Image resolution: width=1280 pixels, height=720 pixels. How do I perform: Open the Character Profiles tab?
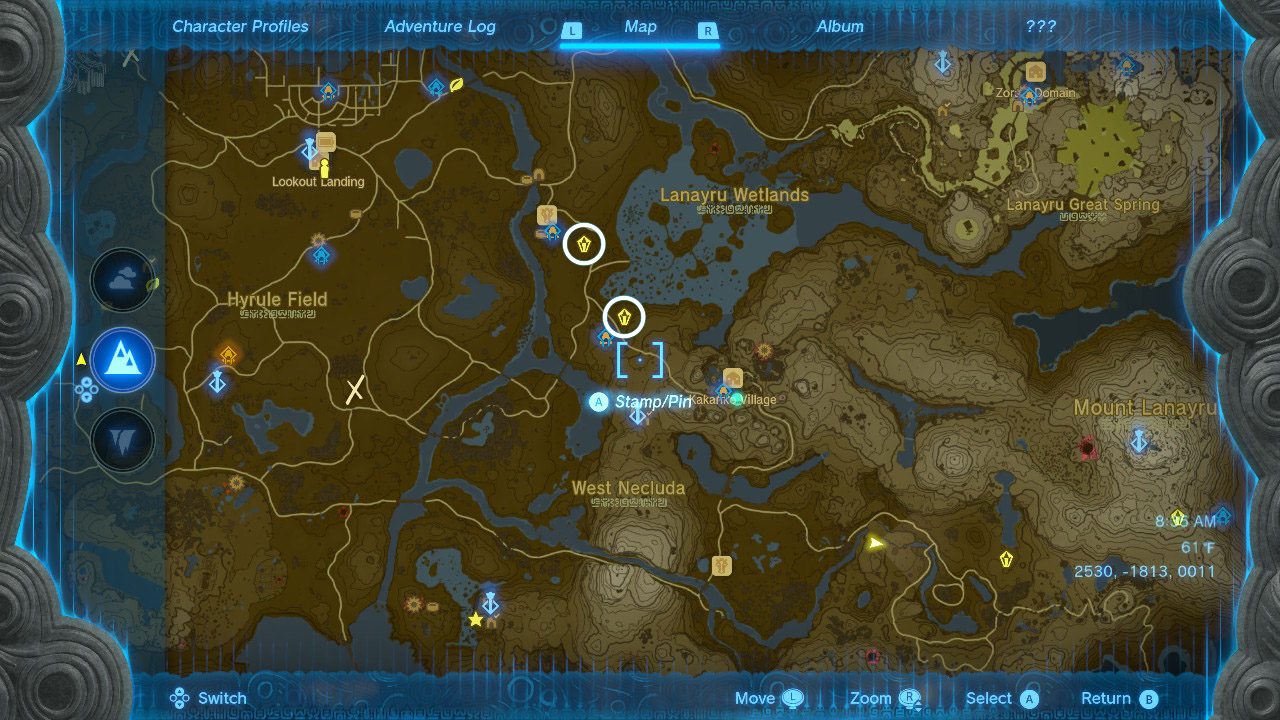tap(240, 27)
